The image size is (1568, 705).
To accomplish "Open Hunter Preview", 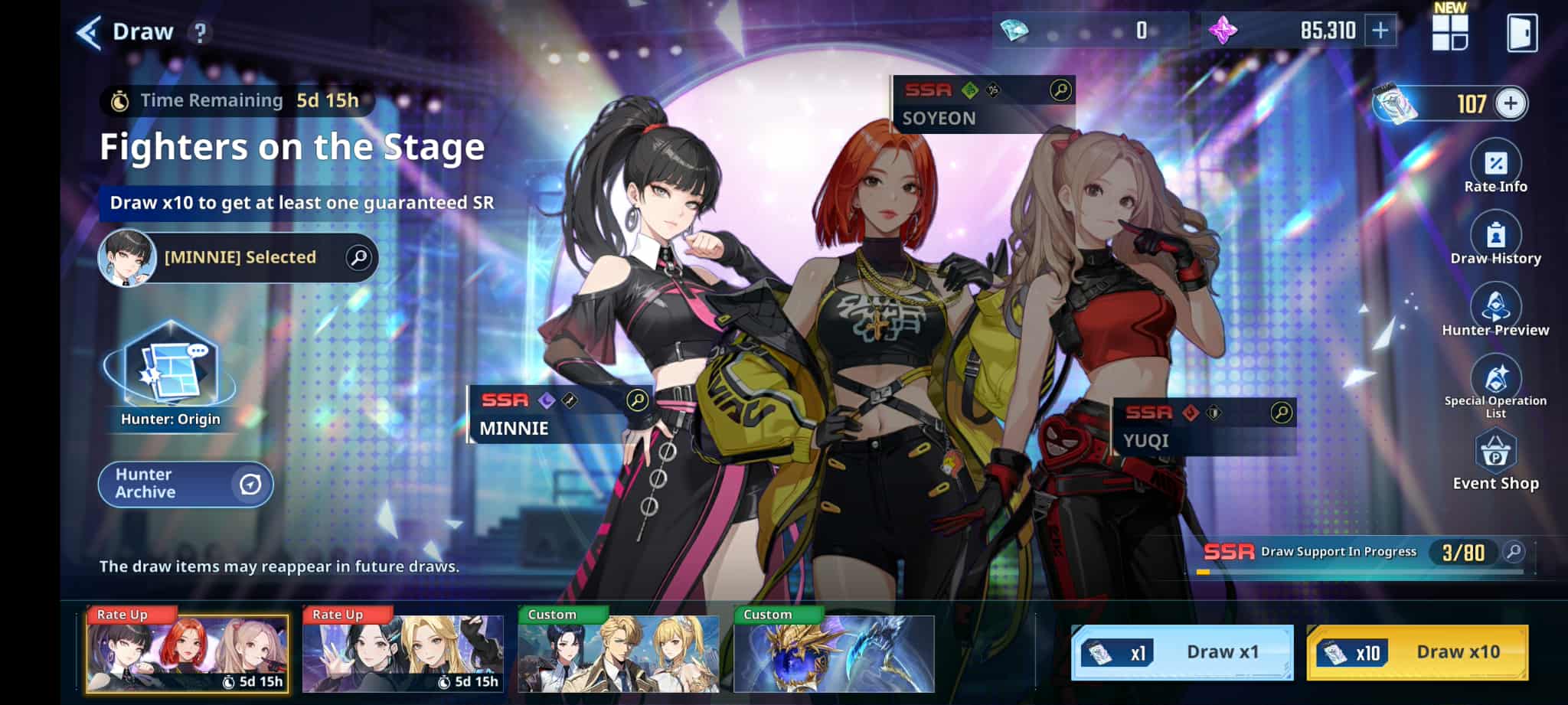I will tap(1495, 311).
